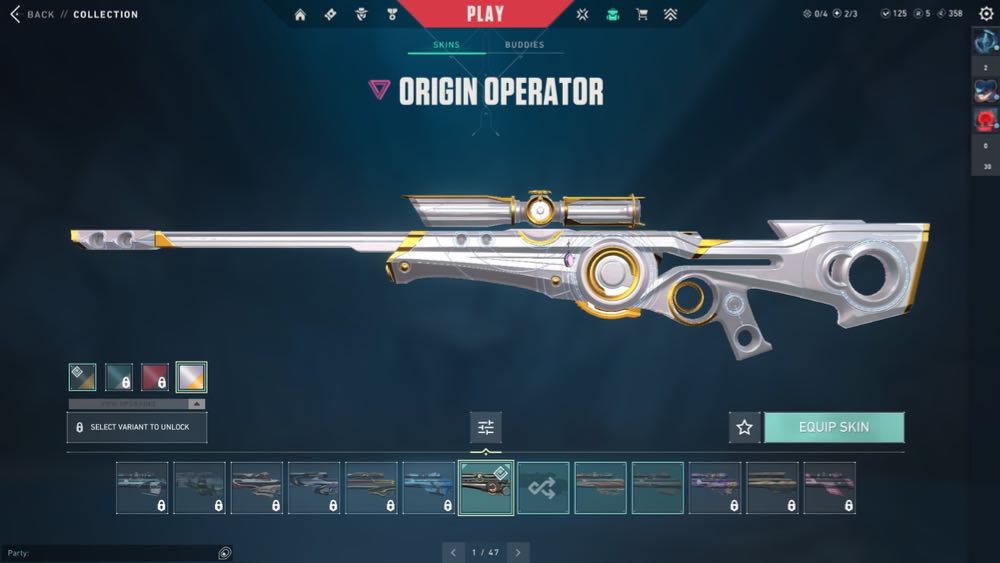1000x563 pixels.
Task: Go to the previous skin page
Action: click(x=453, y=552)
